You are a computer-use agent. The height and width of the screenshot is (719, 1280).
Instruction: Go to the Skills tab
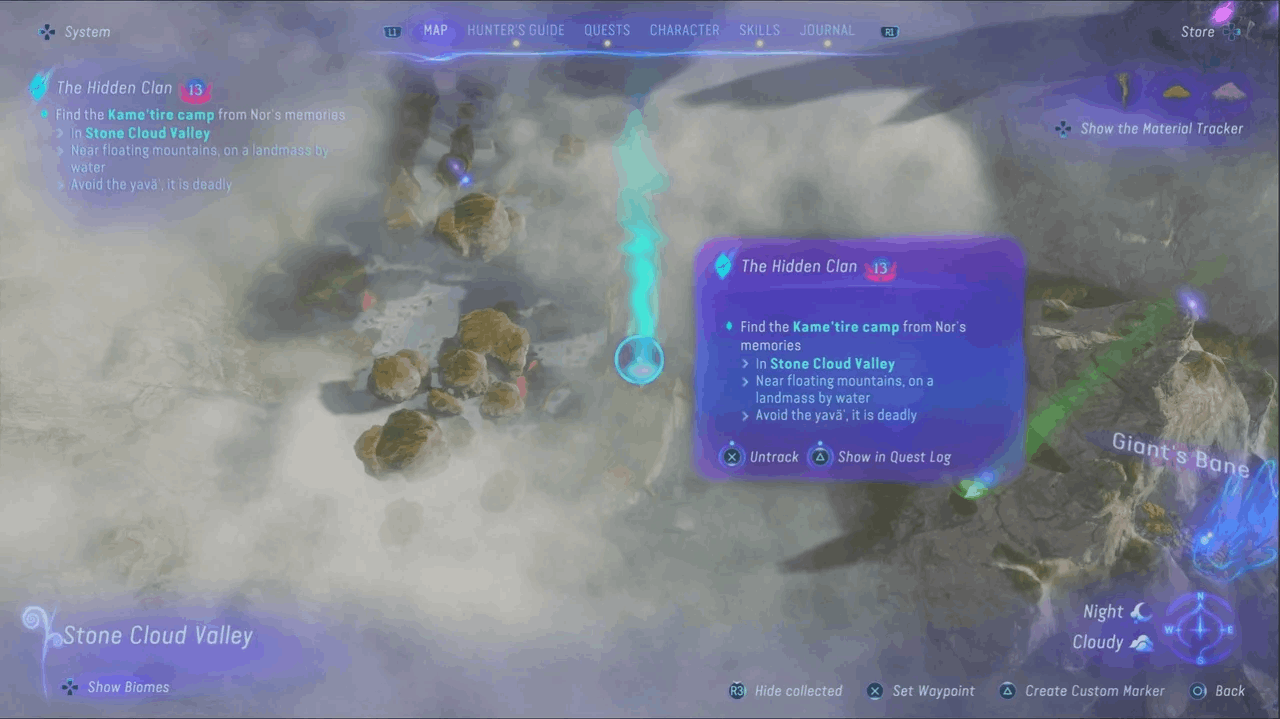tap(759, 30)
